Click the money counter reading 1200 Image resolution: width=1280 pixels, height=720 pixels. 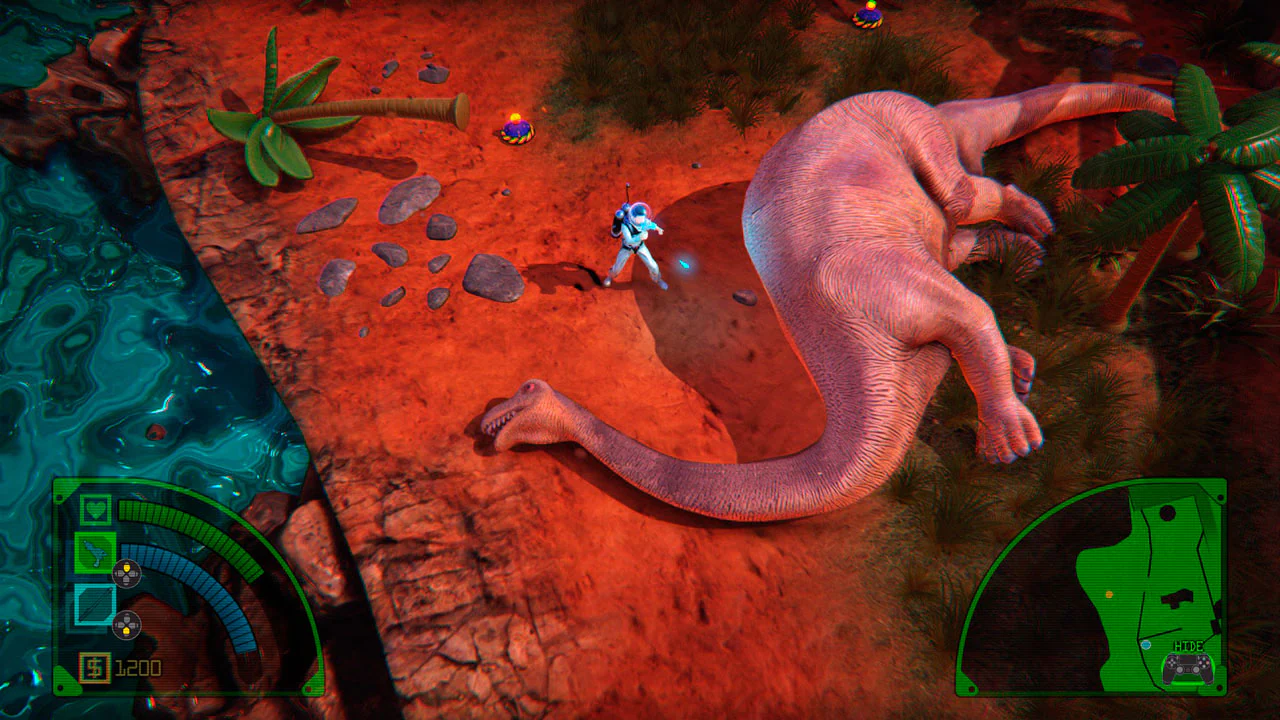point(138,665)
